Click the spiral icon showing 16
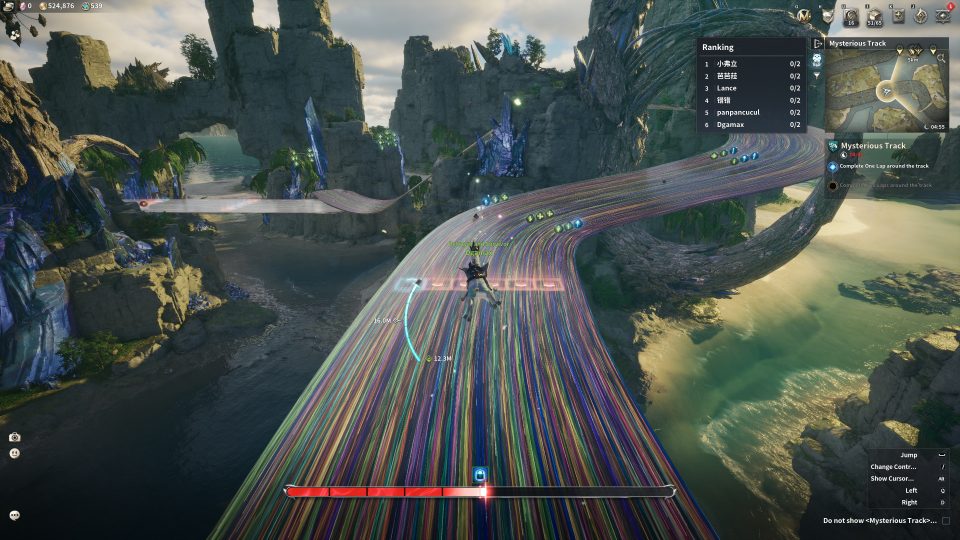960x540 pixels. click(x=851, y=15)
